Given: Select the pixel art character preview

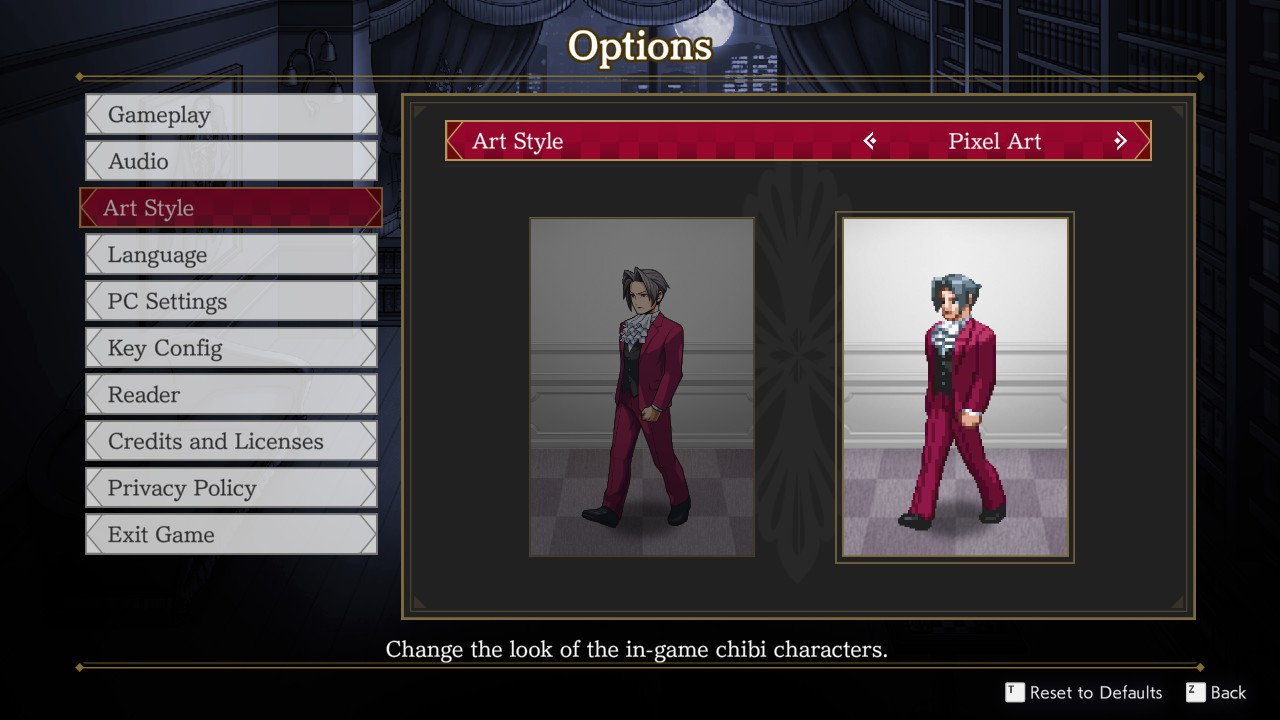Looking at the screenshot, I should point(955,387).
